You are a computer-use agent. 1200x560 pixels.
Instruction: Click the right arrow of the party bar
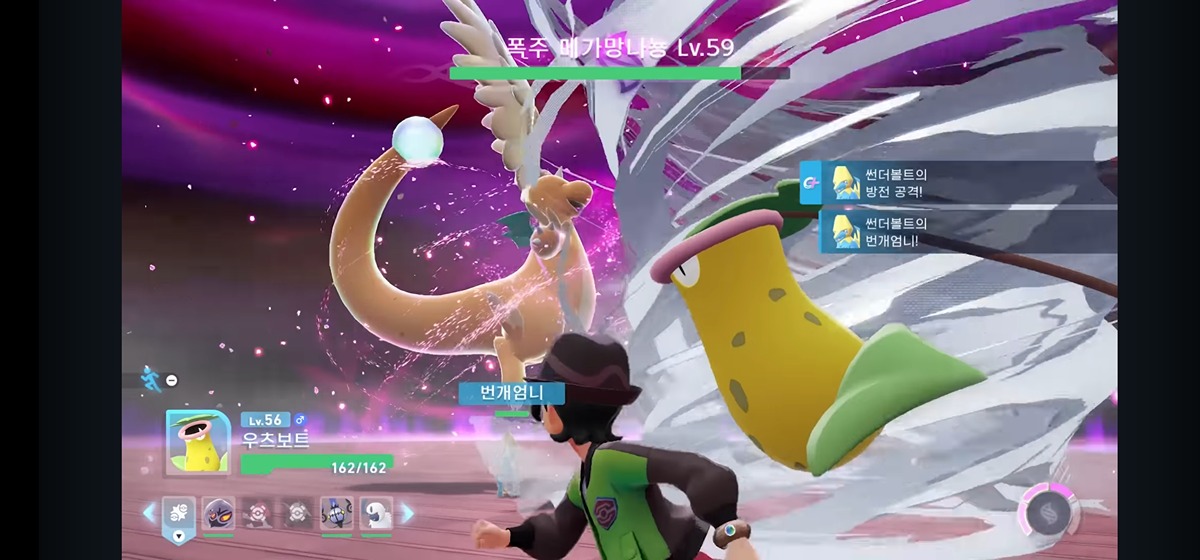tap(408, 513)
